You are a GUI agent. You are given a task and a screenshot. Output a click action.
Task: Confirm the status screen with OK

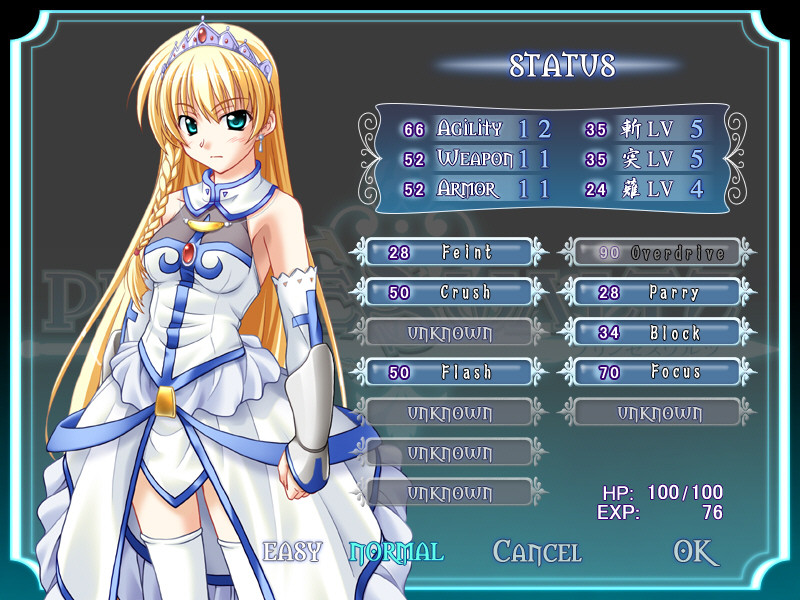point(696,552)
